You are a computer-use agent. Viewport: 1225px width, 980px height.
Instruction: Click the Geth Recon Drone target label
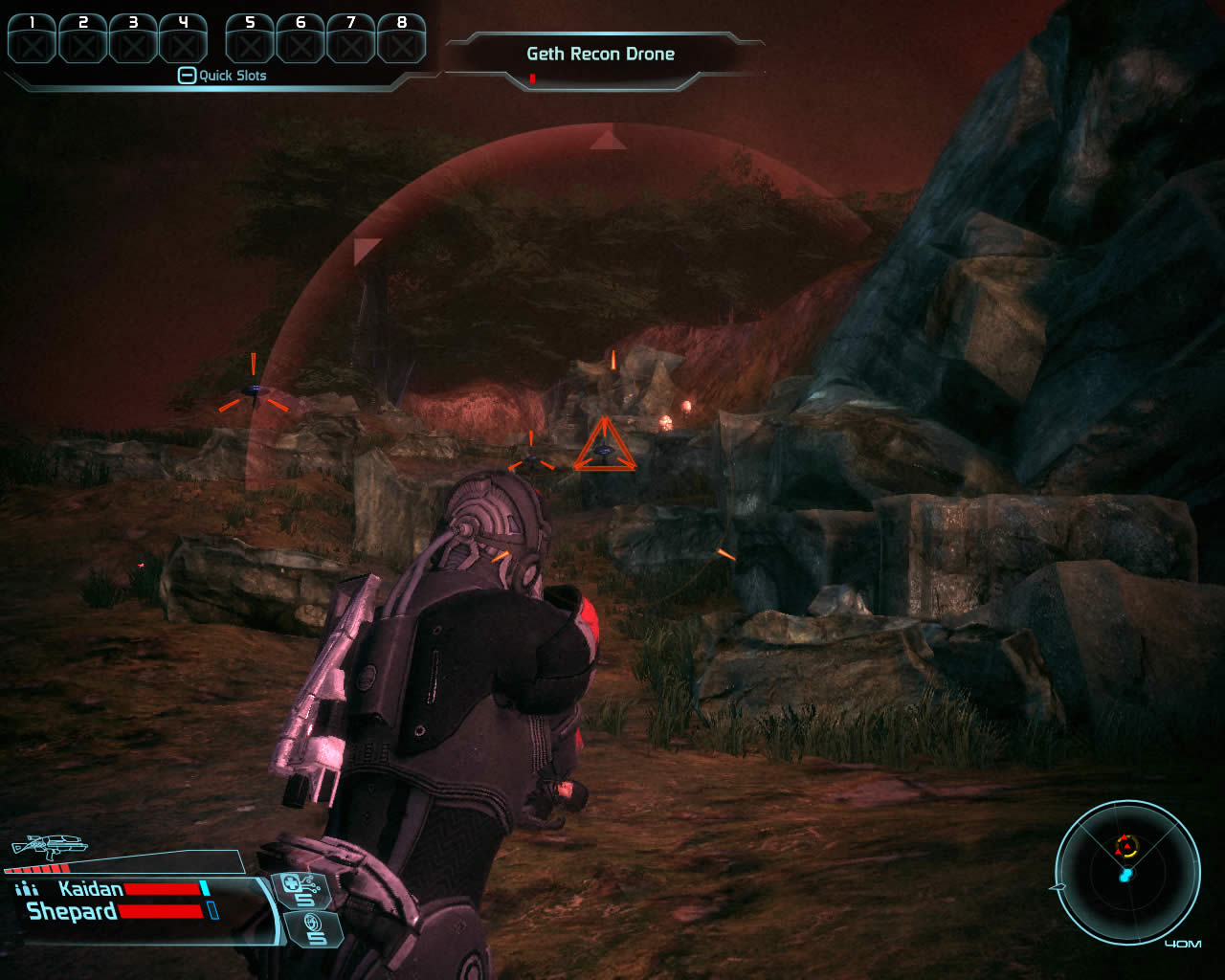point(600,55)
